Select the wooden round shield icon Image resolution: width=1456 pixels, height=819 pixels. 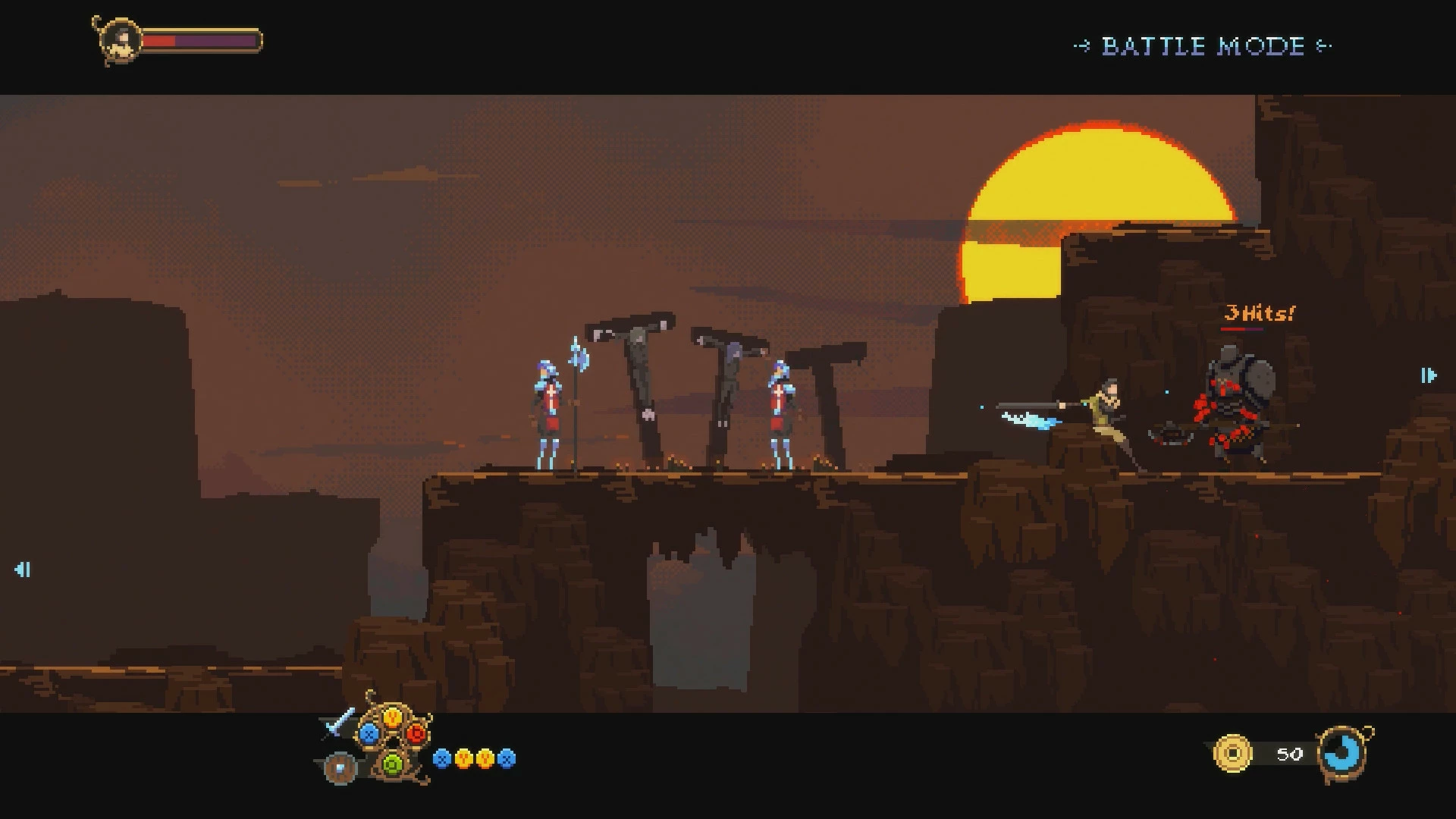point(339,767)
